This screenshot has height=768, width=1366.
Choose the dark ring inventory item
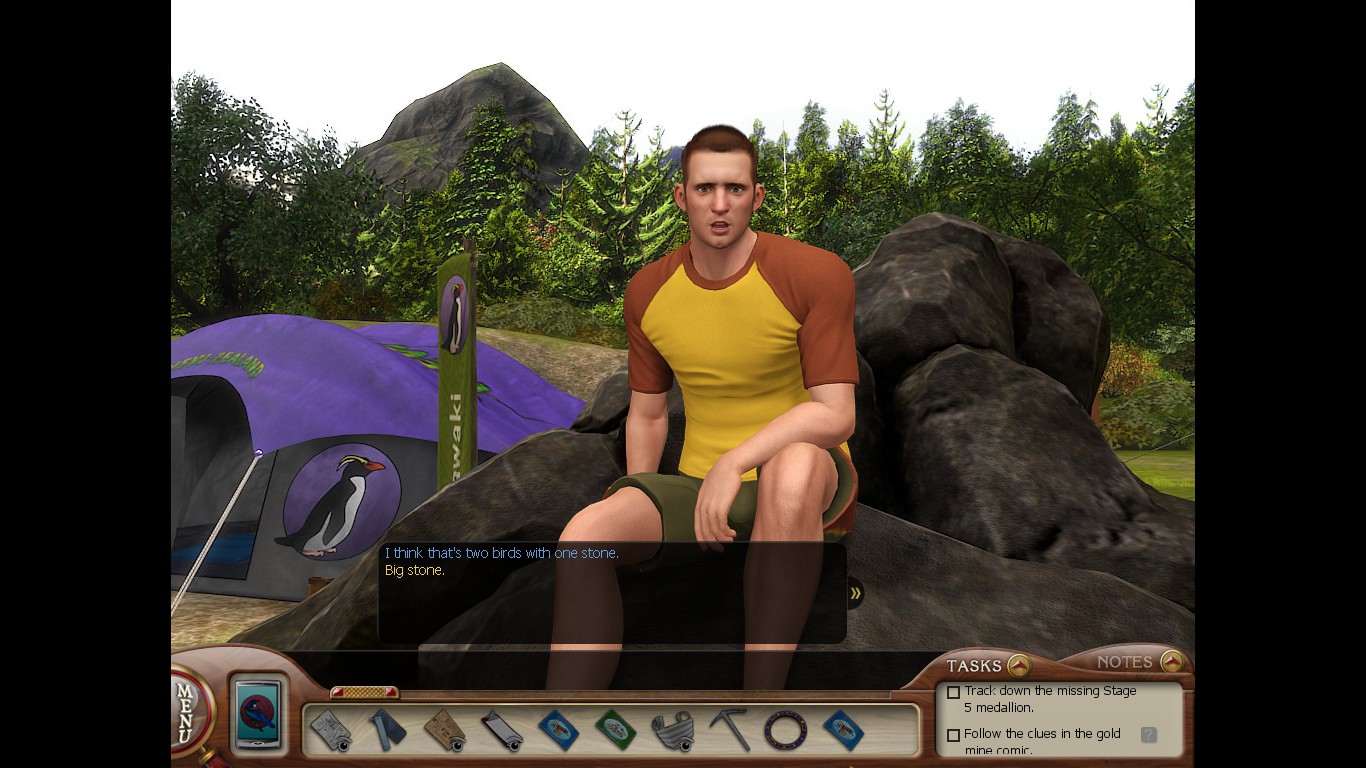click(x=786, y=730)
